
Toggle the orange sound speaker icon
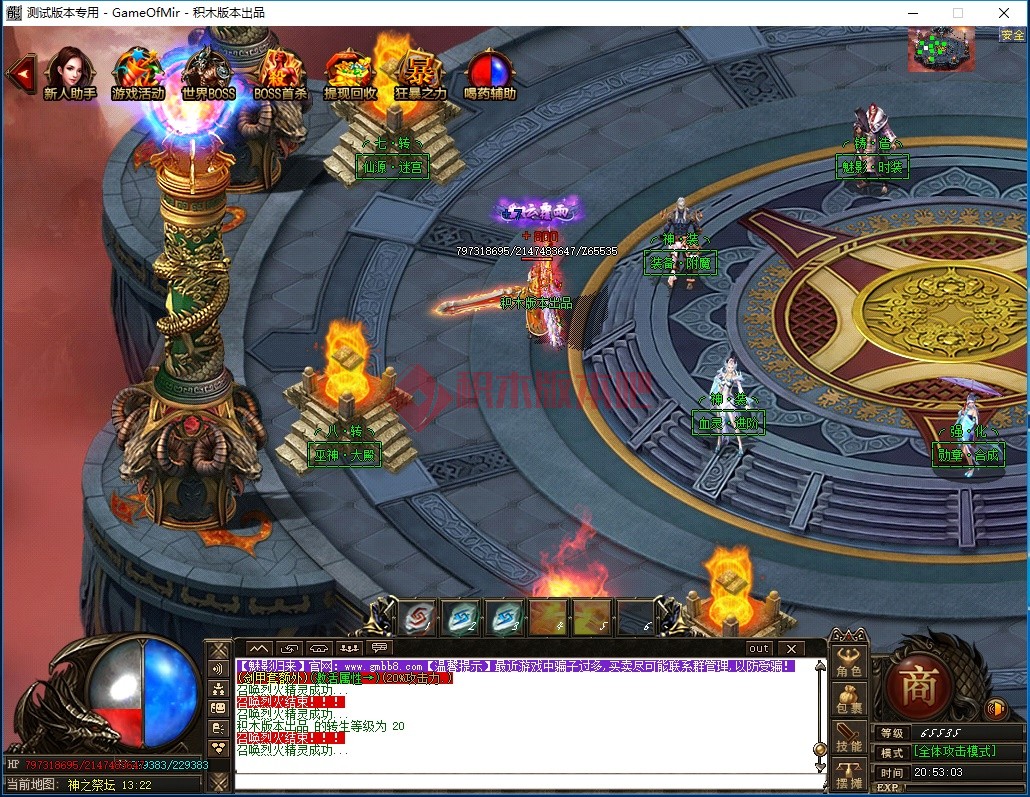(995, 709)
